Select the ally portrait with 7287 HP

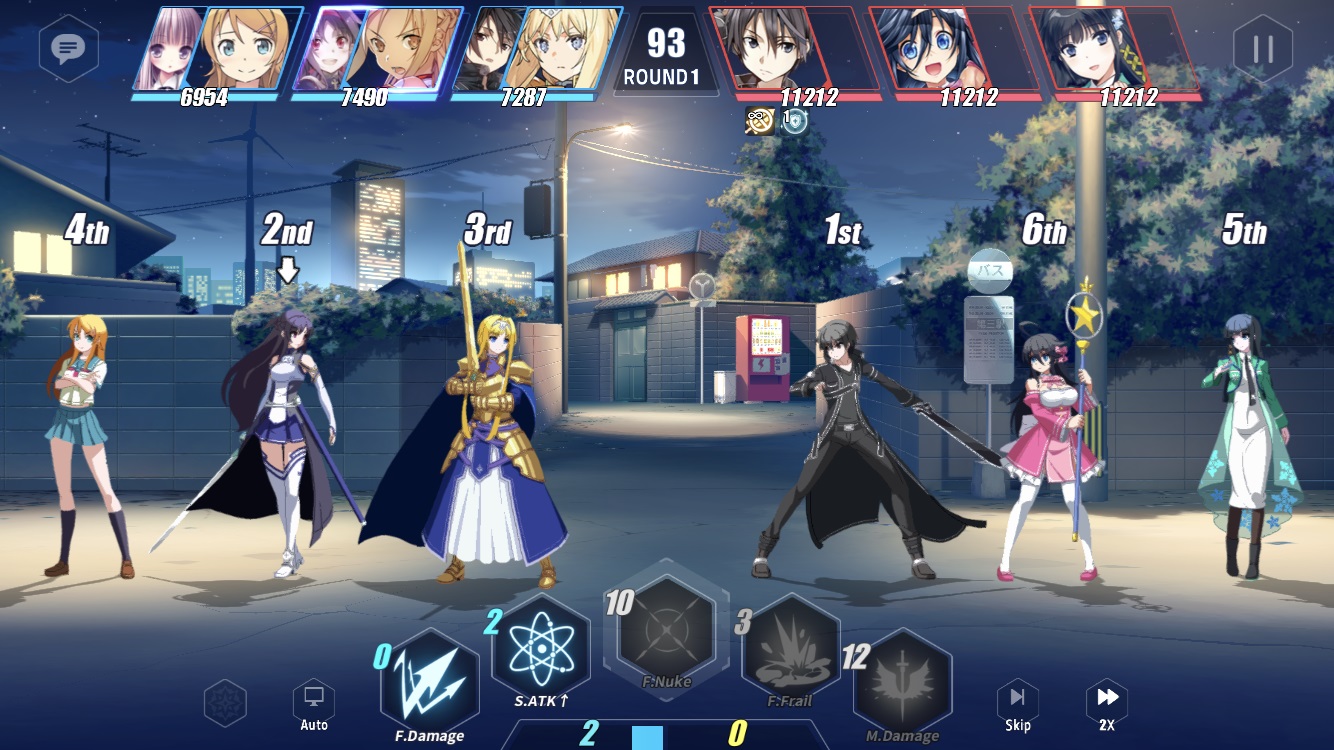(x=537, y=52)
